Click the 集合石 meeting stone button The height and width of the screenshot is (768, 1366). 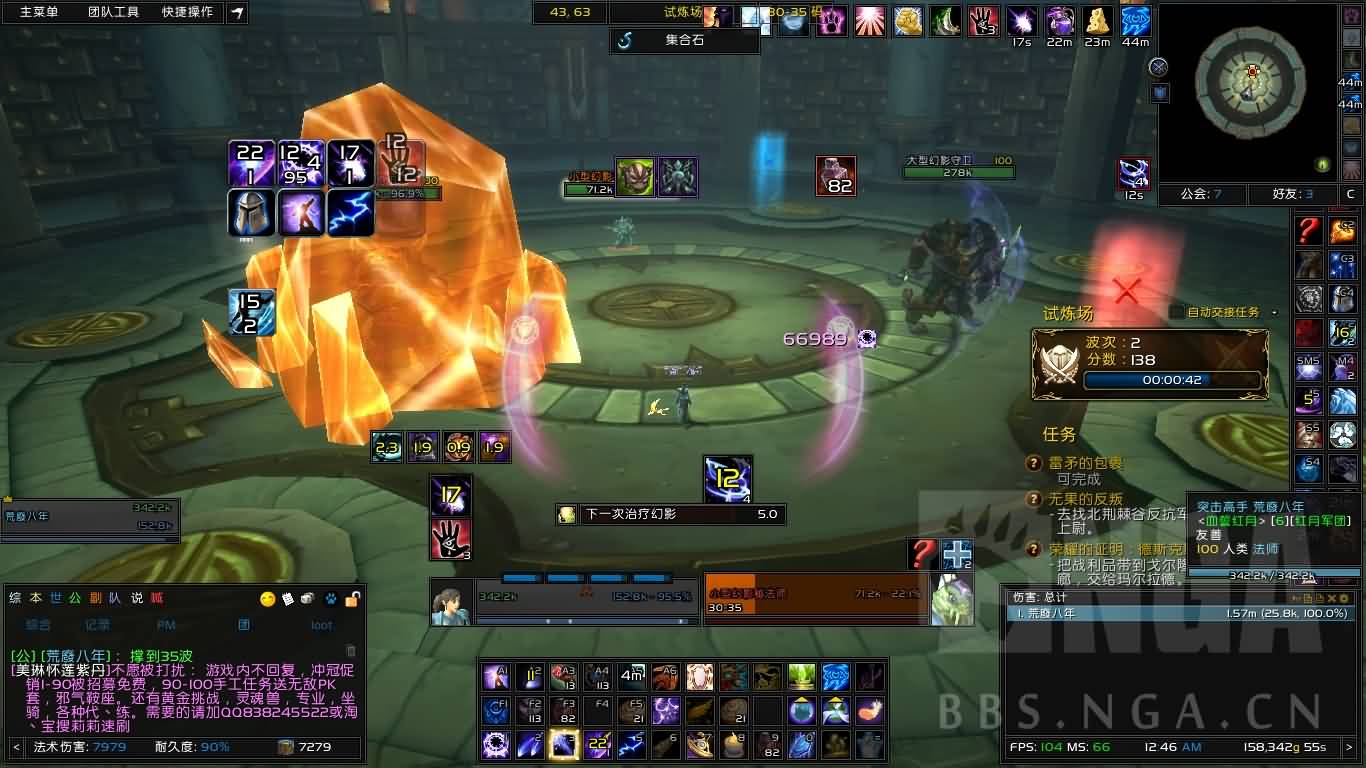click(684, 41)
